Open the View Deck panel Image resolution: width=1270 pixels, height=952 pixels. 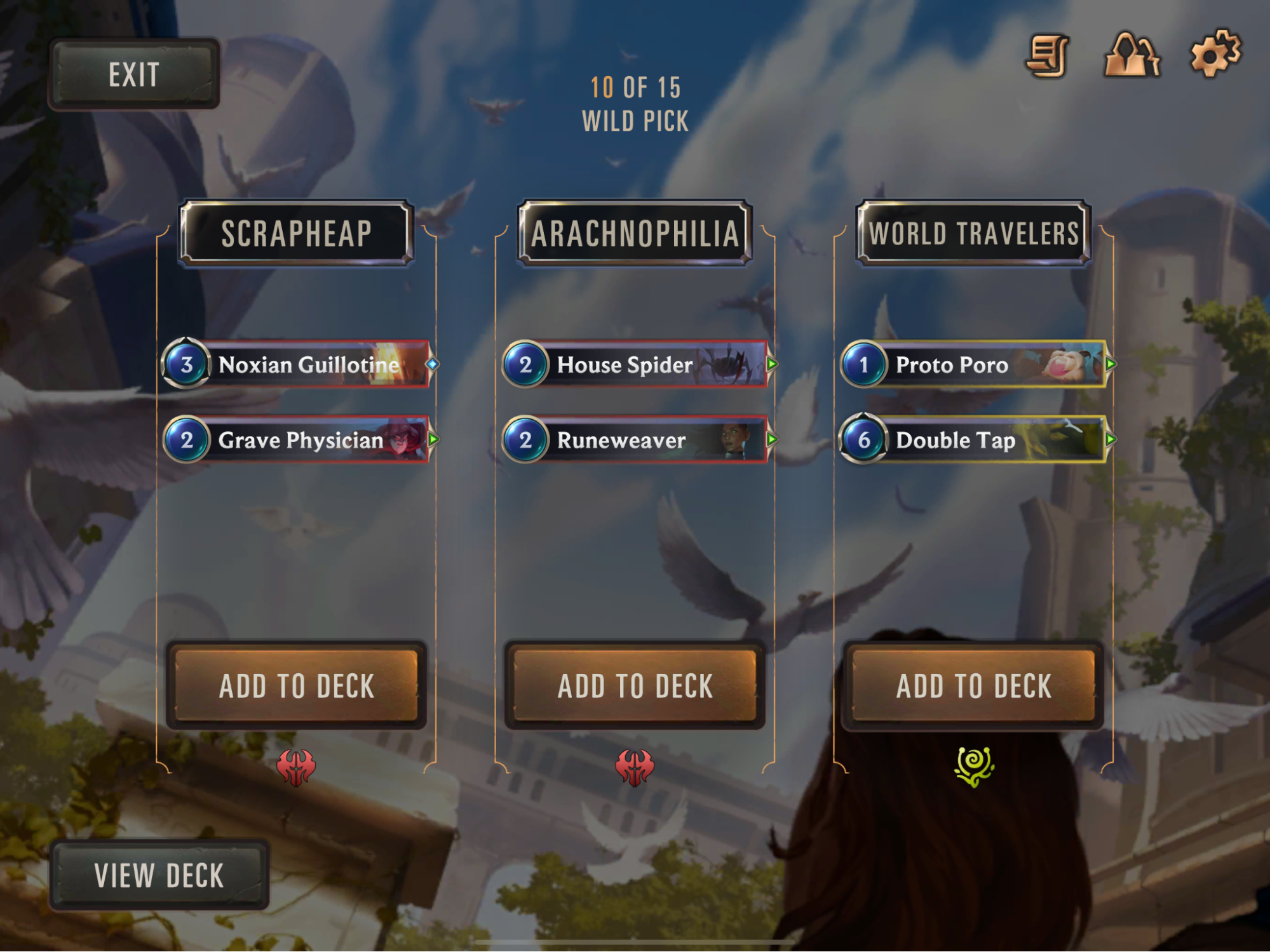click(x=159, y=875)
